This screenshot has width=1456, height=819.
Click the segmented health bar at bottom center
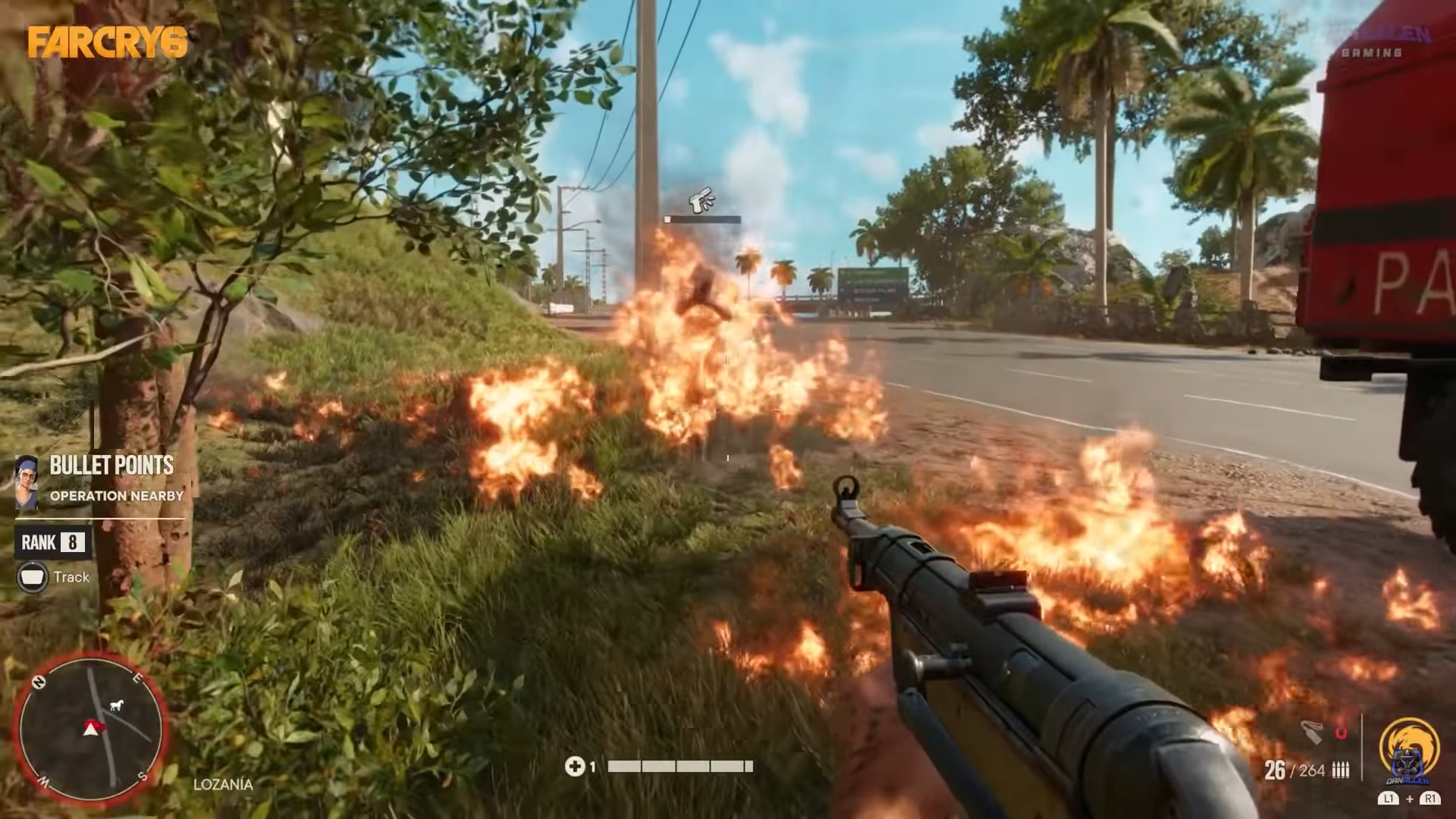[x=679, y=767]
